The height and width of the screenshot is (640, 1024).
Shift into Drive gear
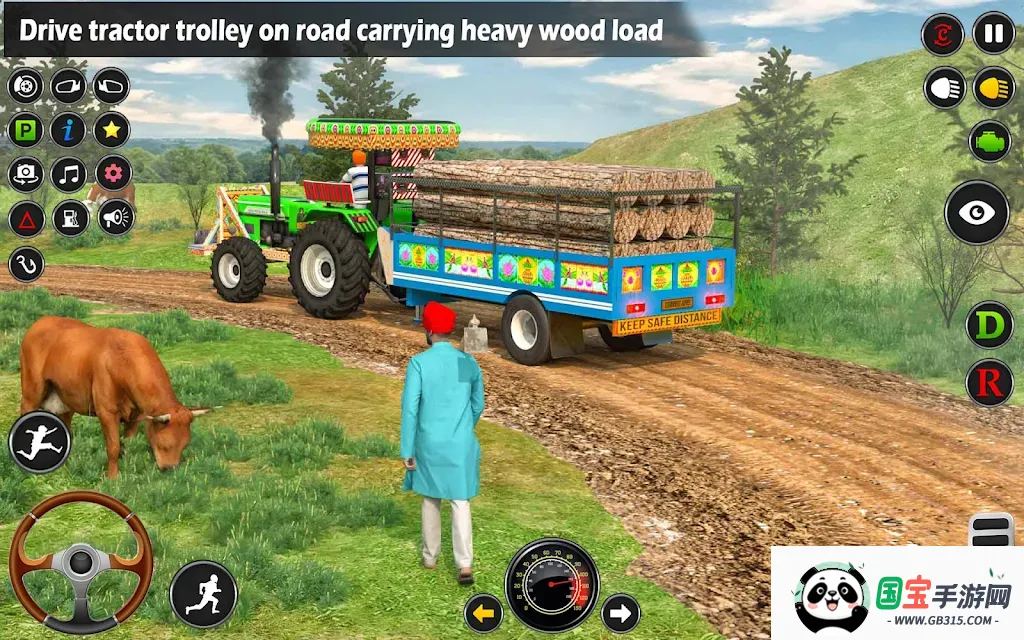pyautogui.click(x=989, y=326)
